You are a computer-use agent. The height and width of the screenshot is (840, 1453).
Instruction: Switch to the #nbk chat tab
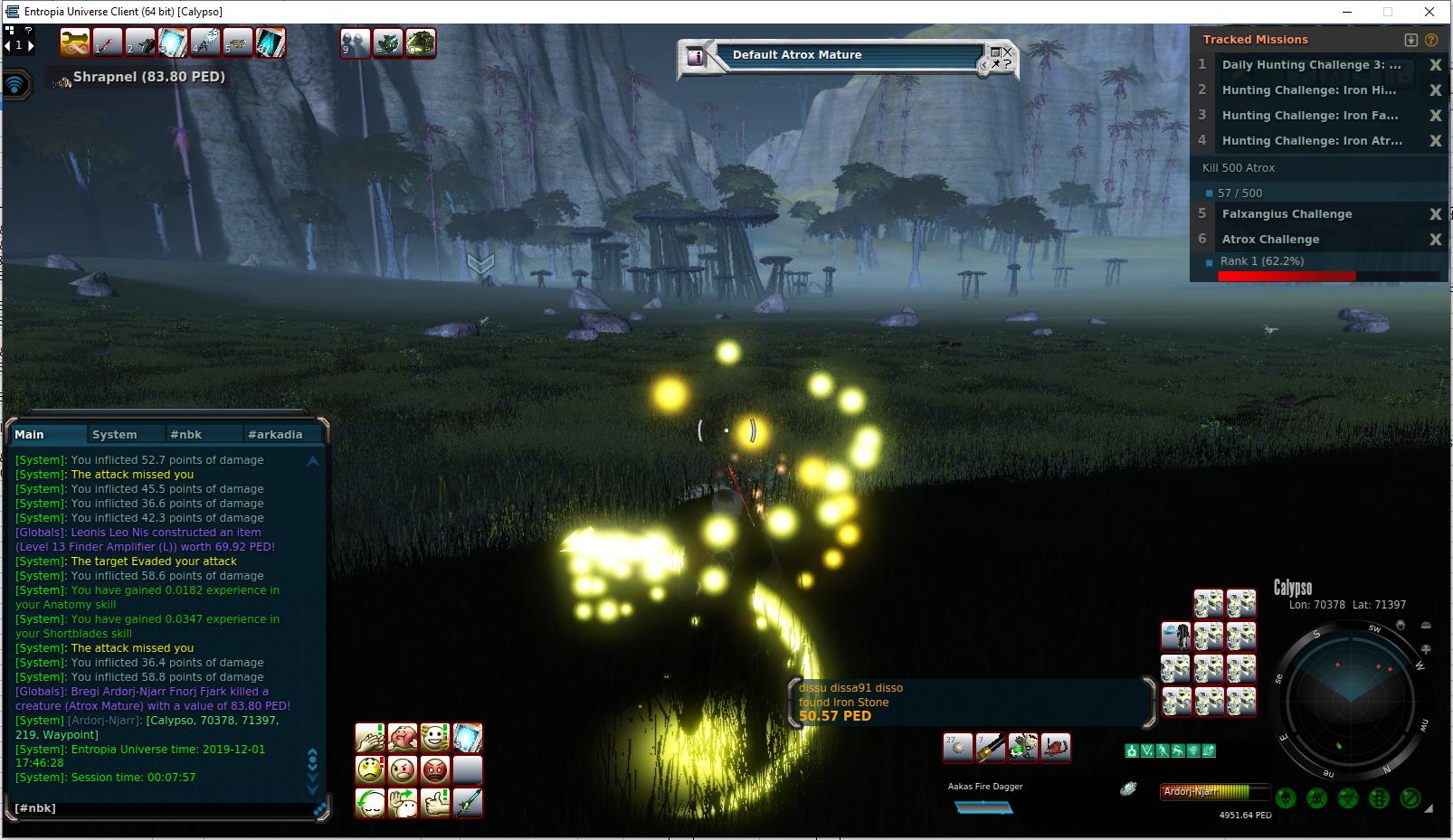[x=185, y=434]
